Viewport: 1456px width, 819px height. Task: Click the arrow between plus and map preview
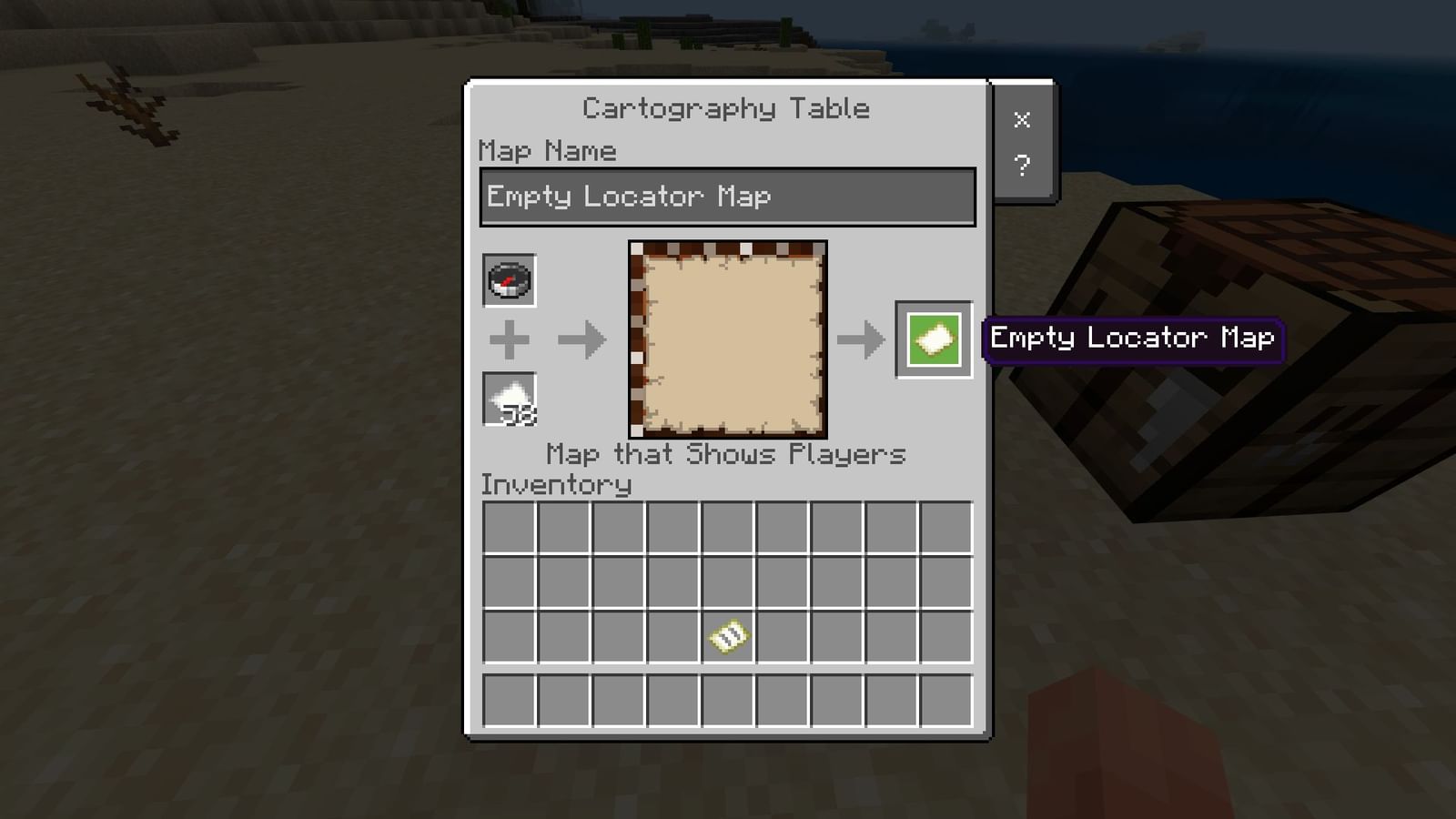coord(580,339)
